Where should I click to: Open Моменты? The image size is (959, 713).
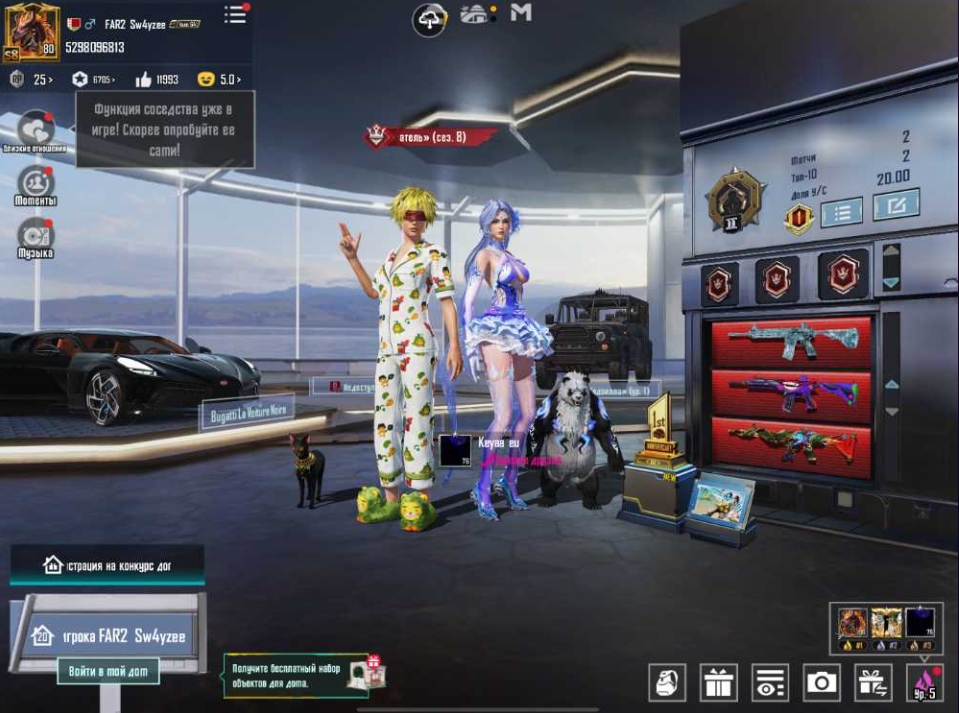(x=36, y=182)
